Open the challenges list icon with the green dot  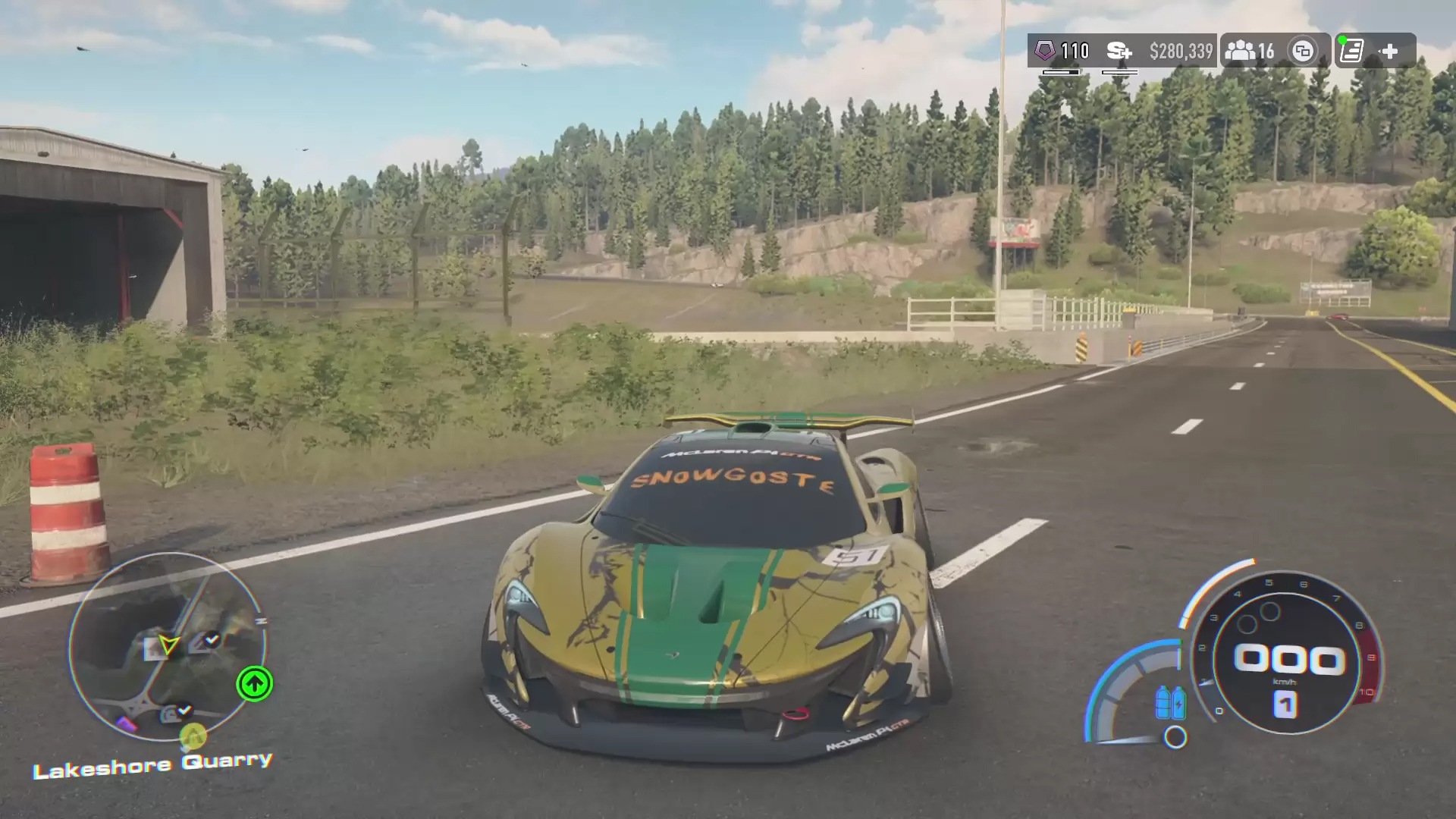1352,51
